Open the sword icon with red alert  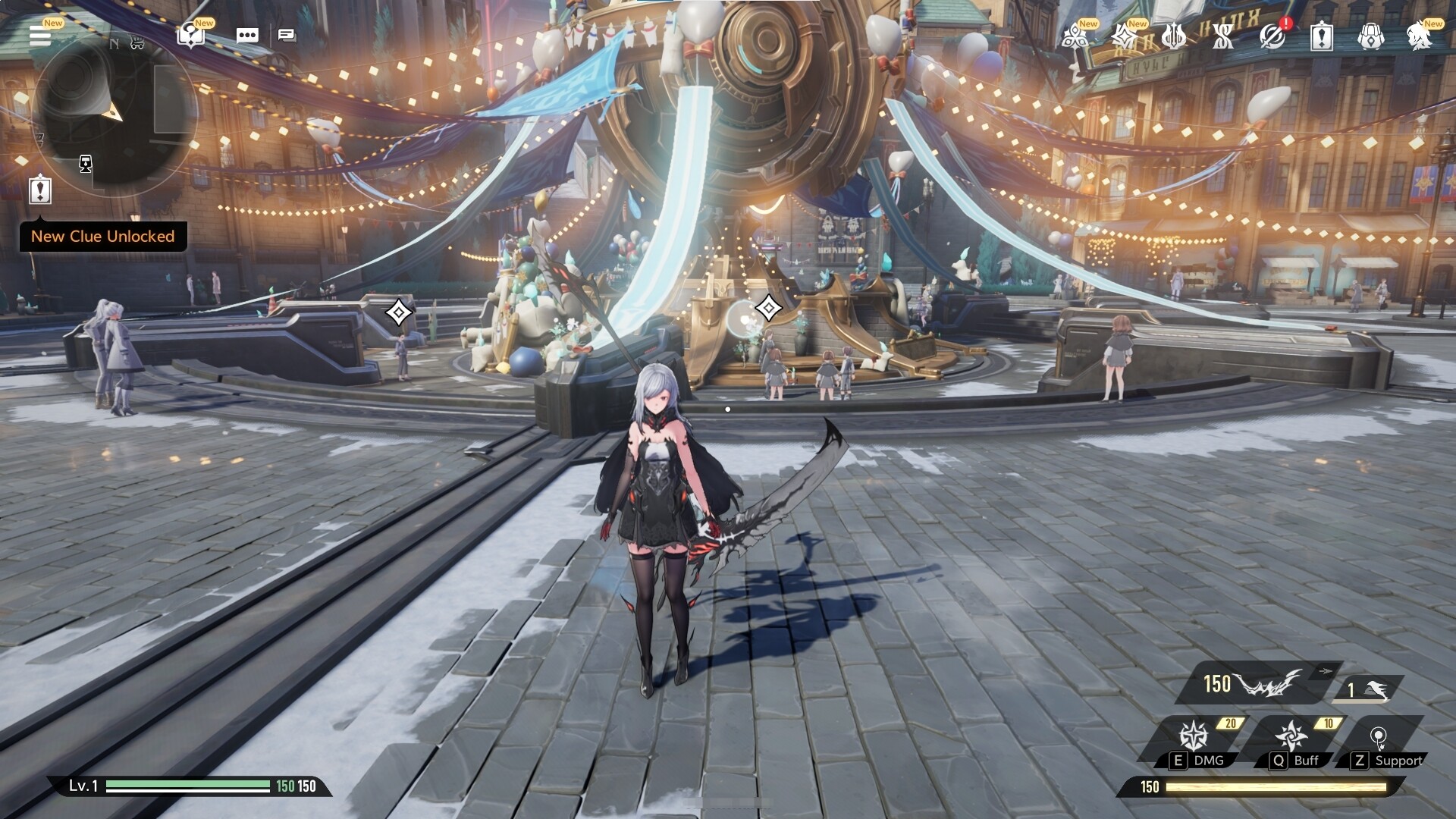(x=1272, y=36)
